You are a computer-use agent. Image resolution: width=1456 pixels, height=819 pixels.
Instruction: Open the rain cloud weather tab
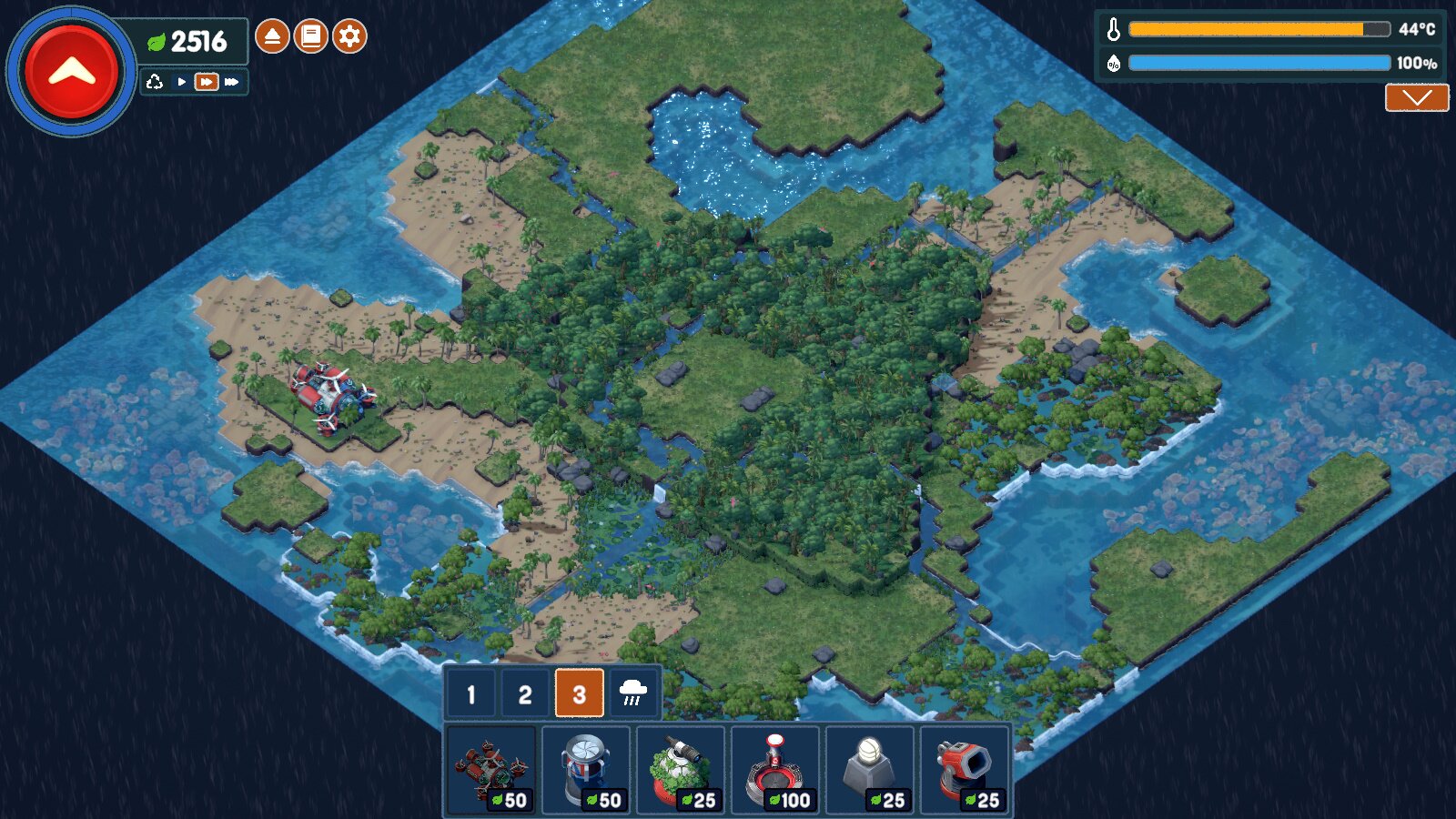pyautogui.click(x=633, y=694)
